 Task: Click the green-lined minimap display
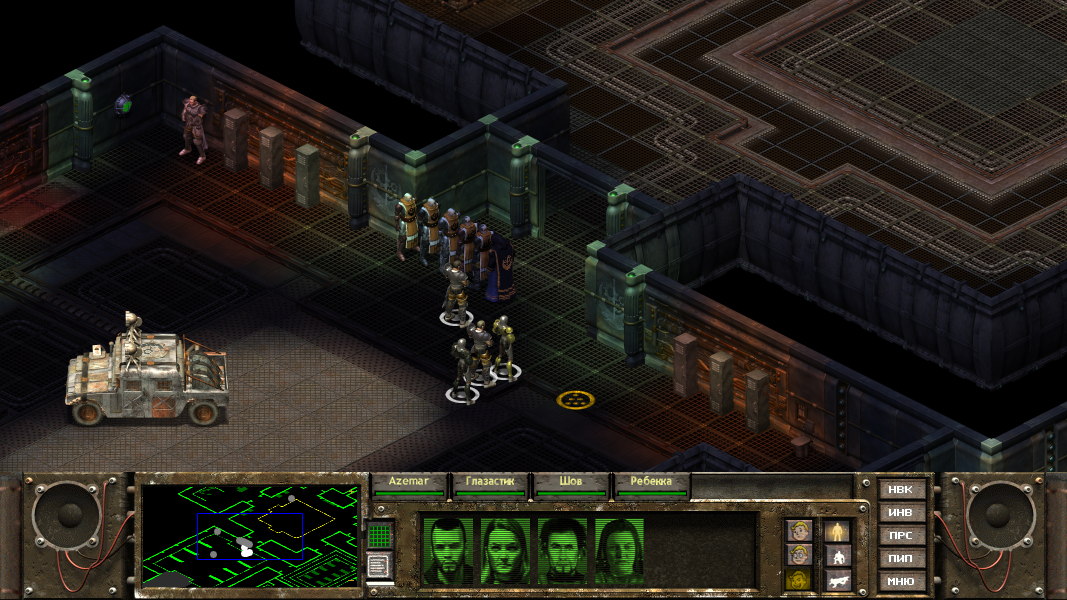(250, 535)
